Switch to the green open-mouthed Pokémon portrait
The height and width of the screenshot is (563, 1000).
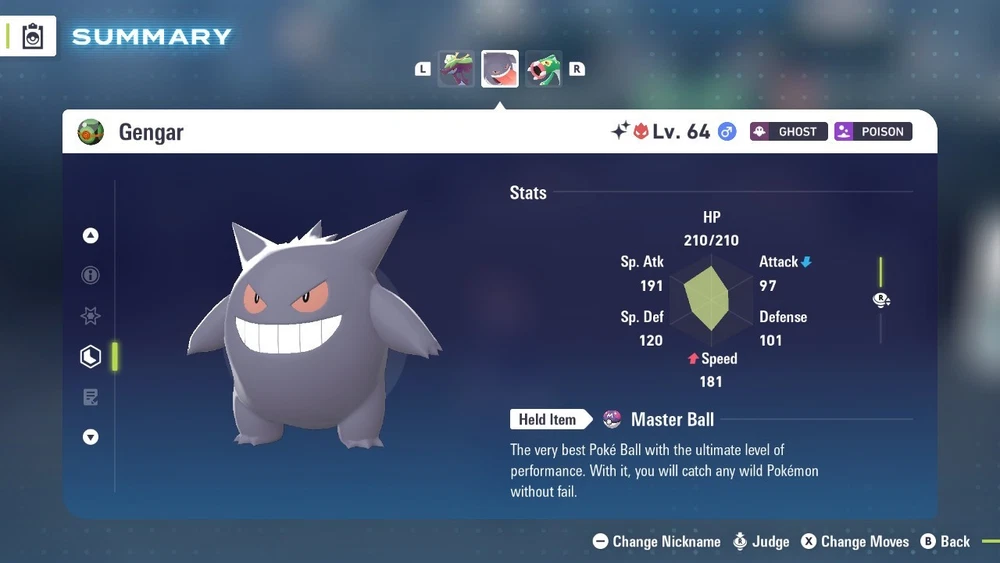[543, 69]
